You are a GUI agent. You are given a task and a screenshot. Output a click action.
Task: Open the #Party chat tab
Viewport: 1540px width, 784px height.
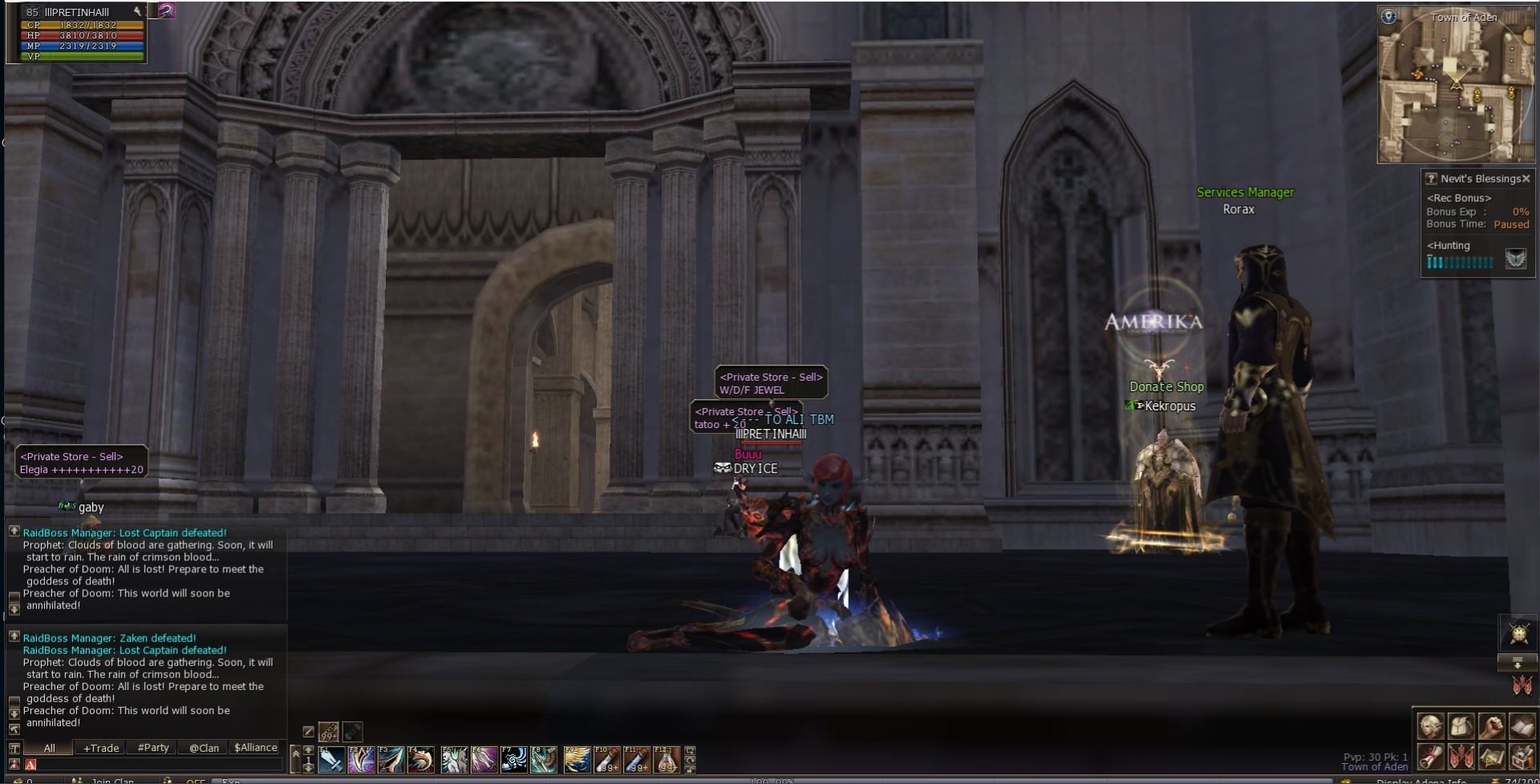pos(153,748)
